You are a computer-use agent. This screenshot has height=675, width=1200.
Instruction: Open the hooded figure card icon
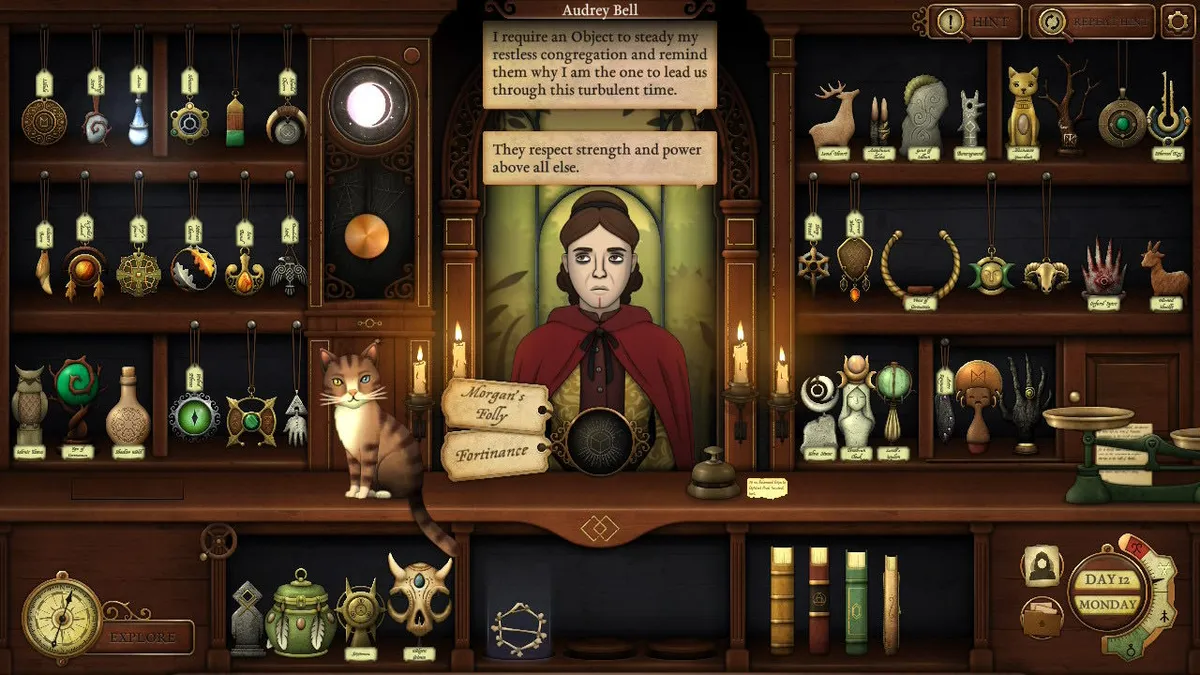click(1041, 566)
